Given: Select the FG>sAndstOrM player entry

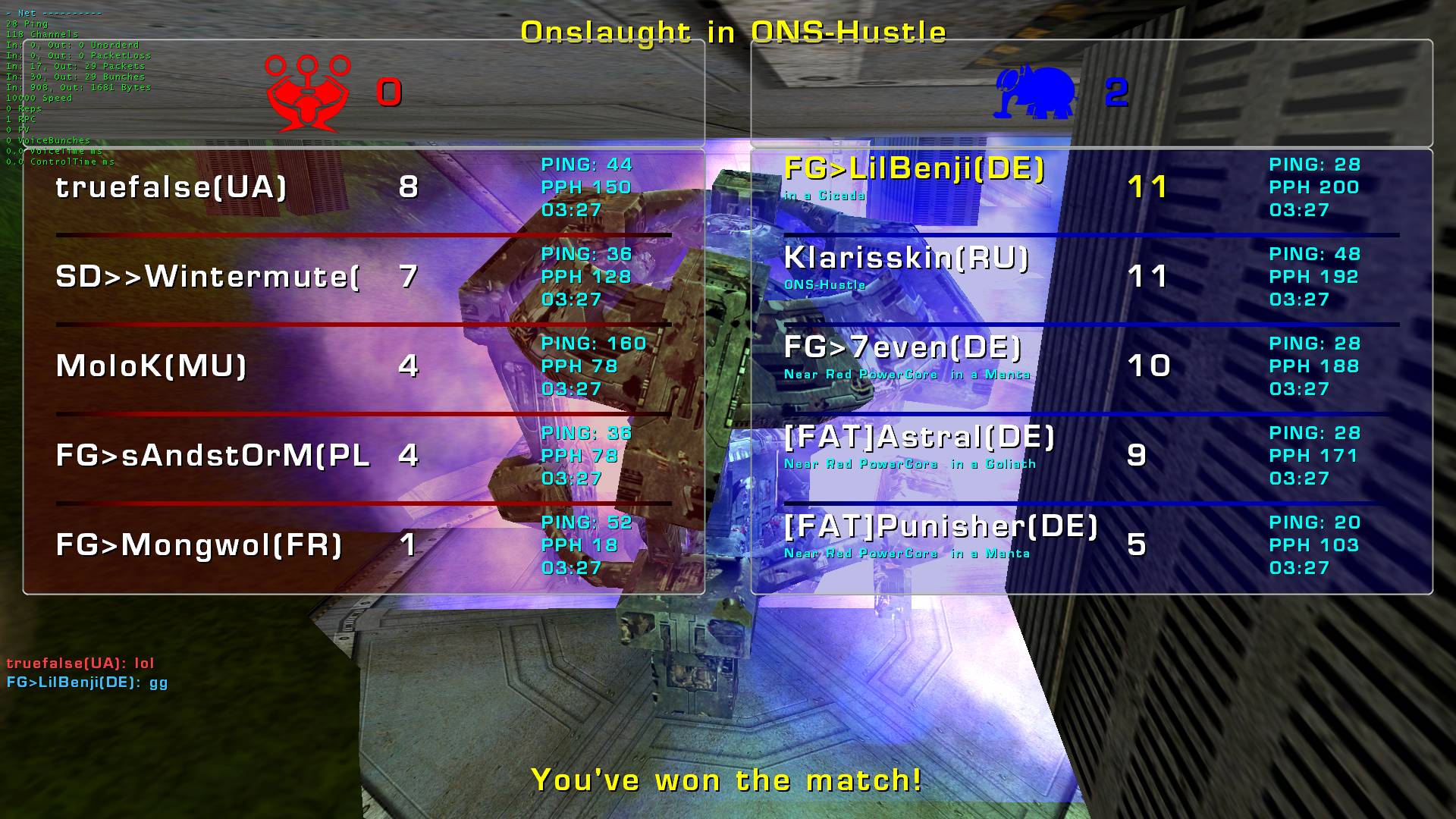Looking at the screenshot, I should [x=212, y=456].
